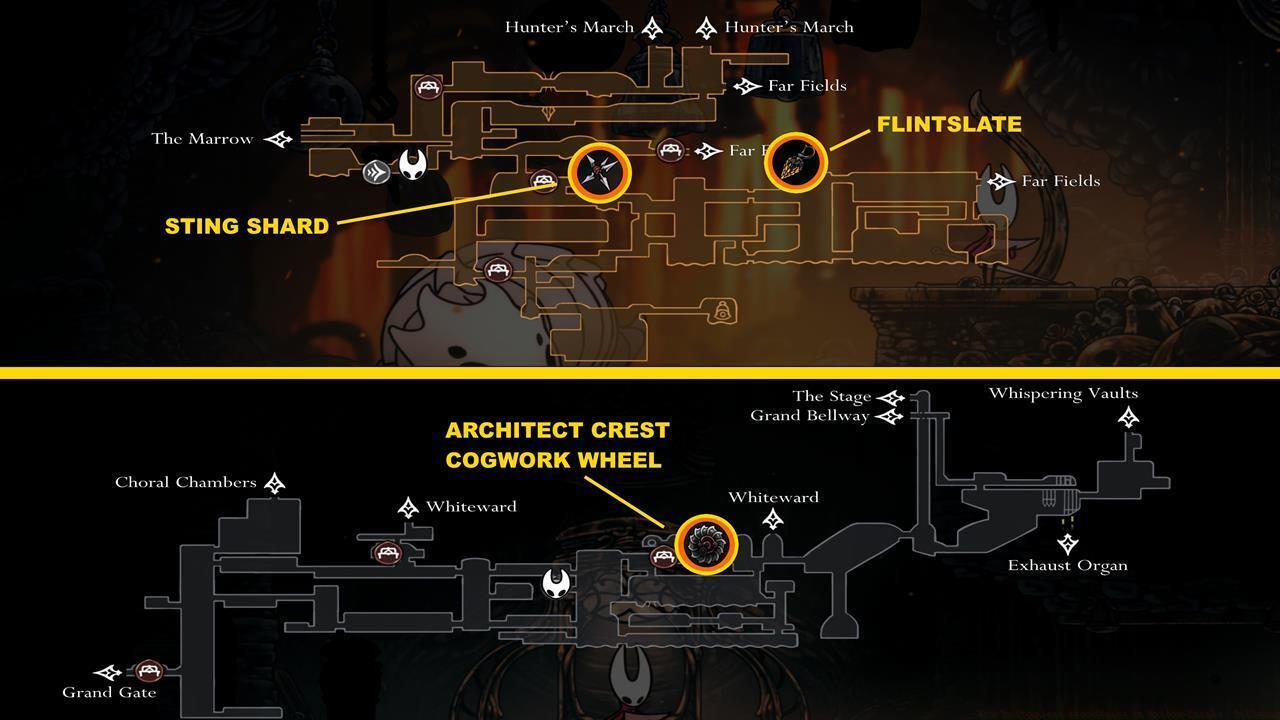Click the bench icon at top-left of upper map
1280x720 pixels.
(x=429, y=88)
